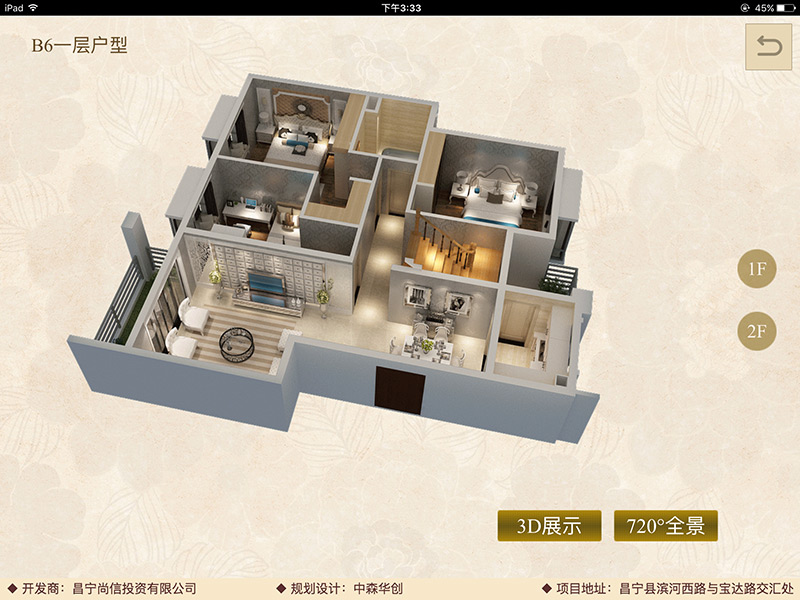800x600 pixels.
Task: Tap the back arrow button
Action: click(768, 46)
